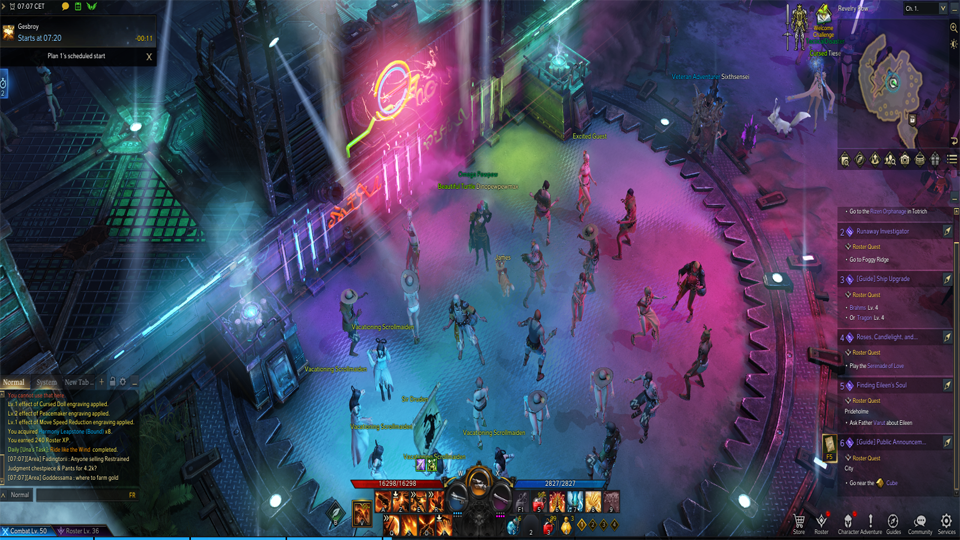Image resolution: width=960 pixels, height=540 pixels.
Task: Open the channel selector dropdown
Action: (924, 8)
